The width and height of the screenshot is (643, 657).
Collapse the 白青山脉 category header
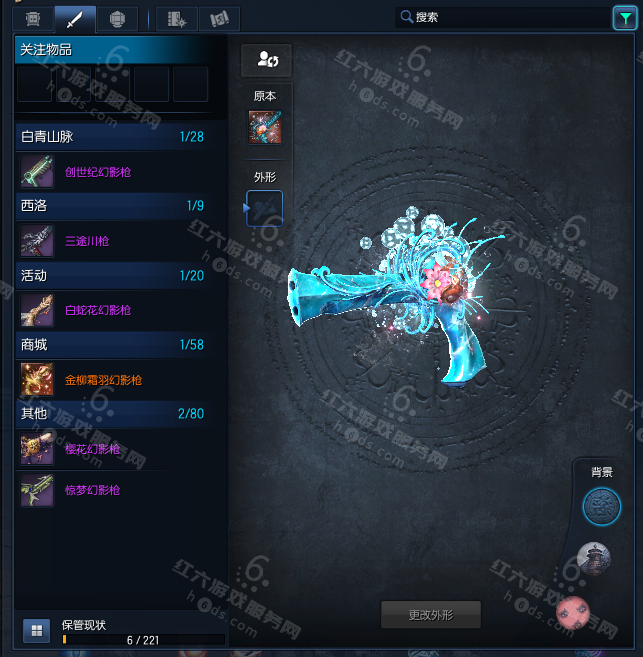tap(112, 136)
